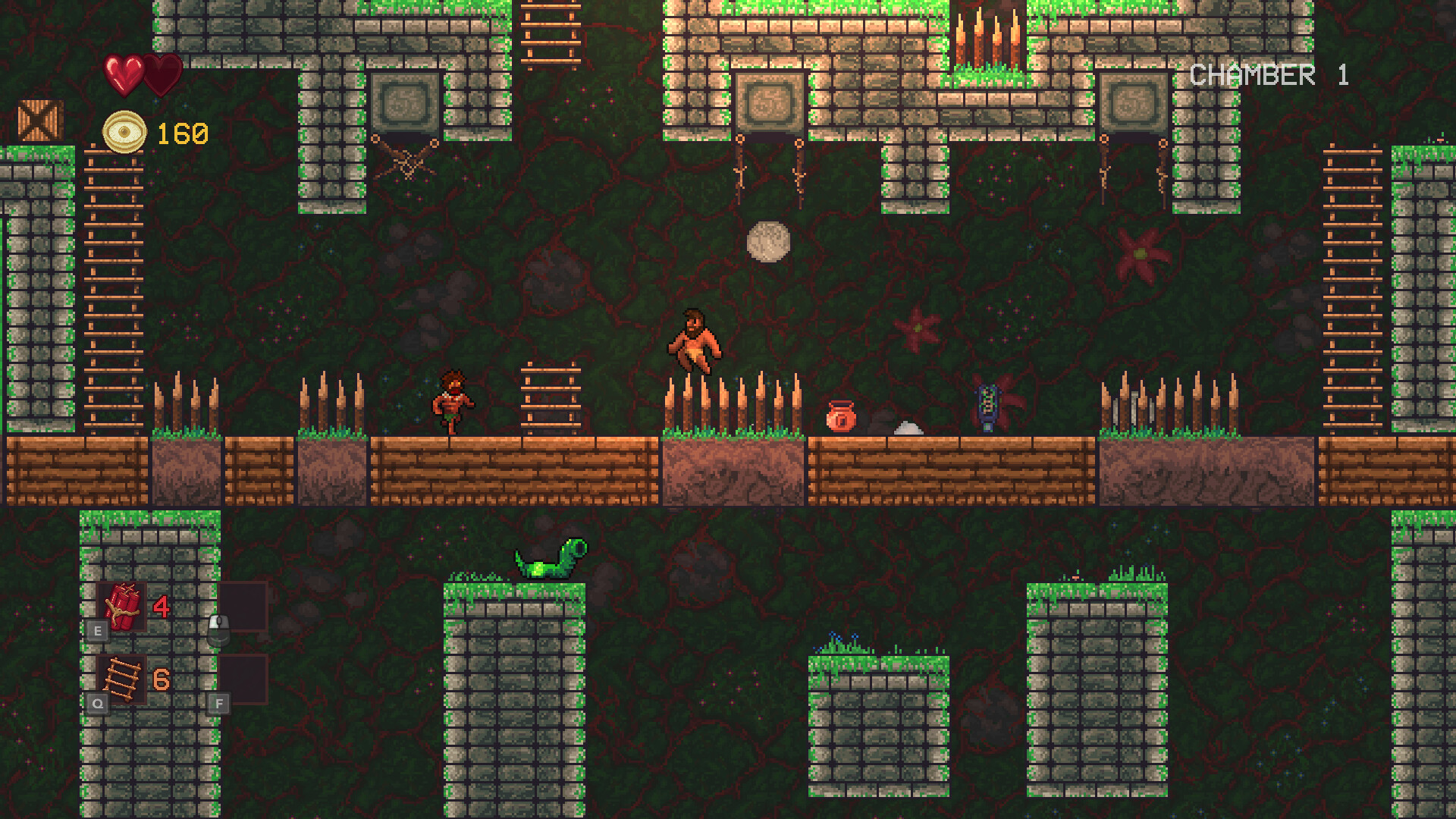Click the orange ladder count number 6
The height and width of the screenshot is (819, 1456).
pos(162,679)
